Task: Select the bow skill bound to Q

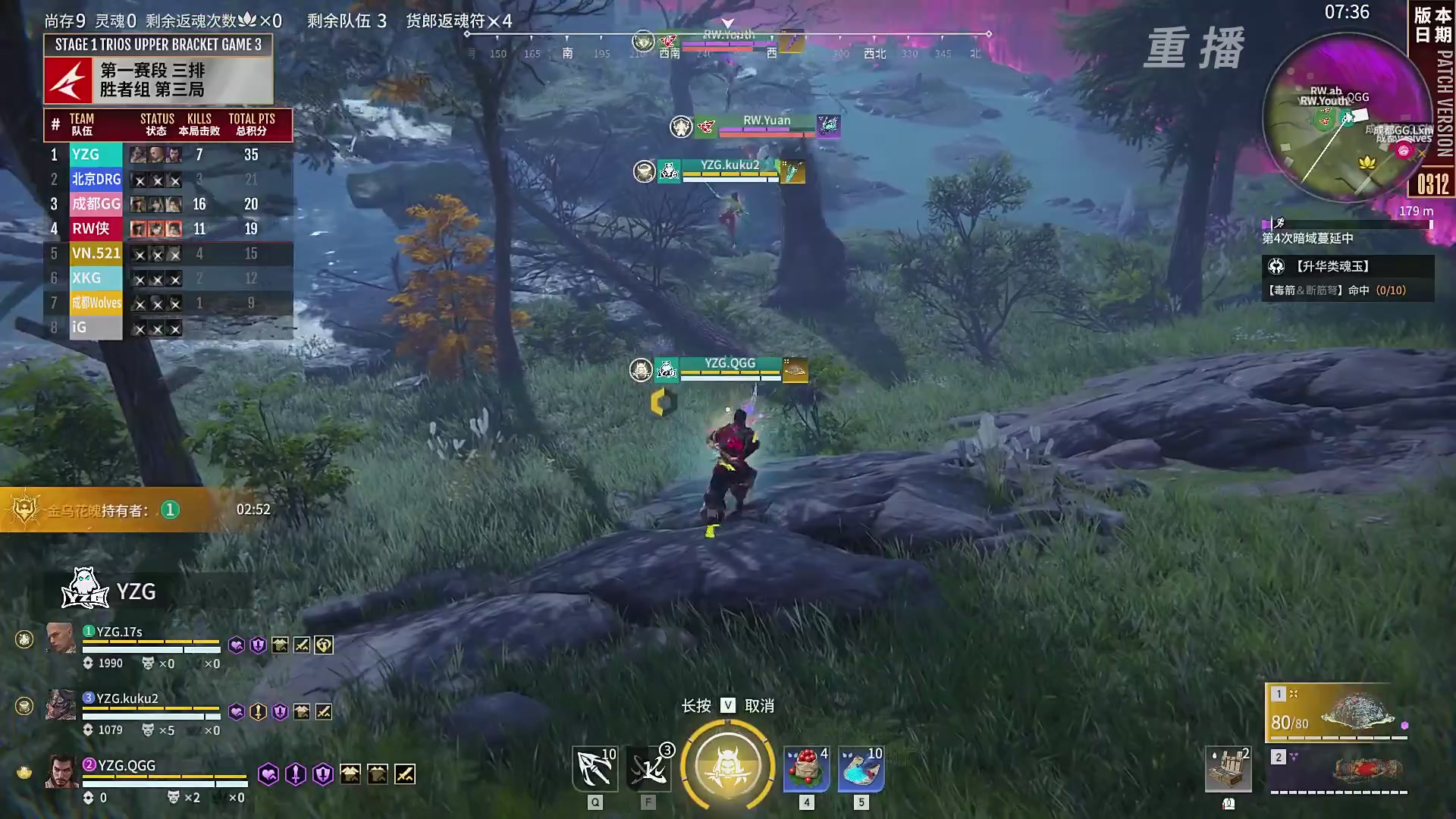Action: click(595, 768)
